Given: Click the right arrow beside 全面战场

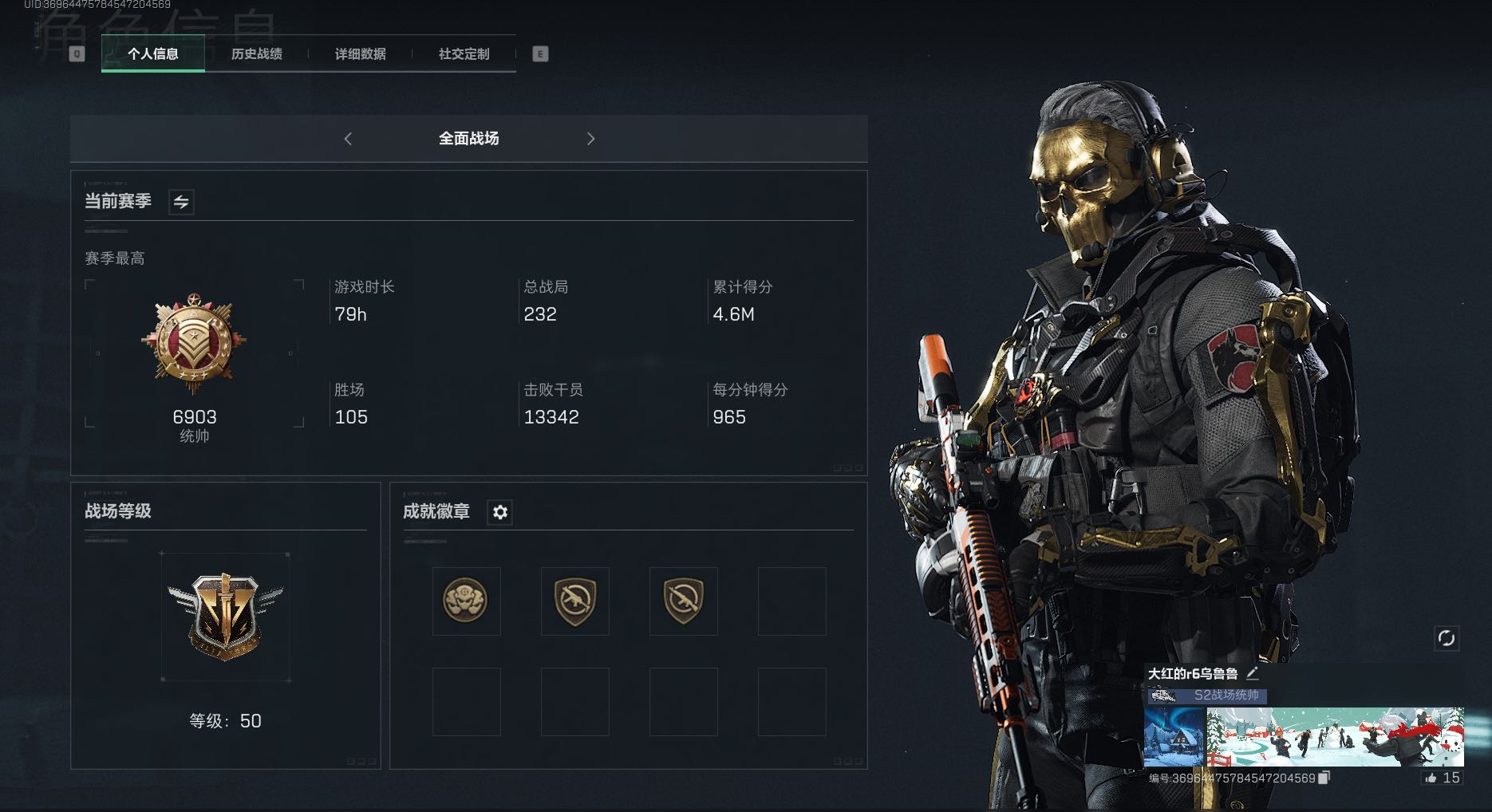Looking at the screenshot, I should coord(590,139).
